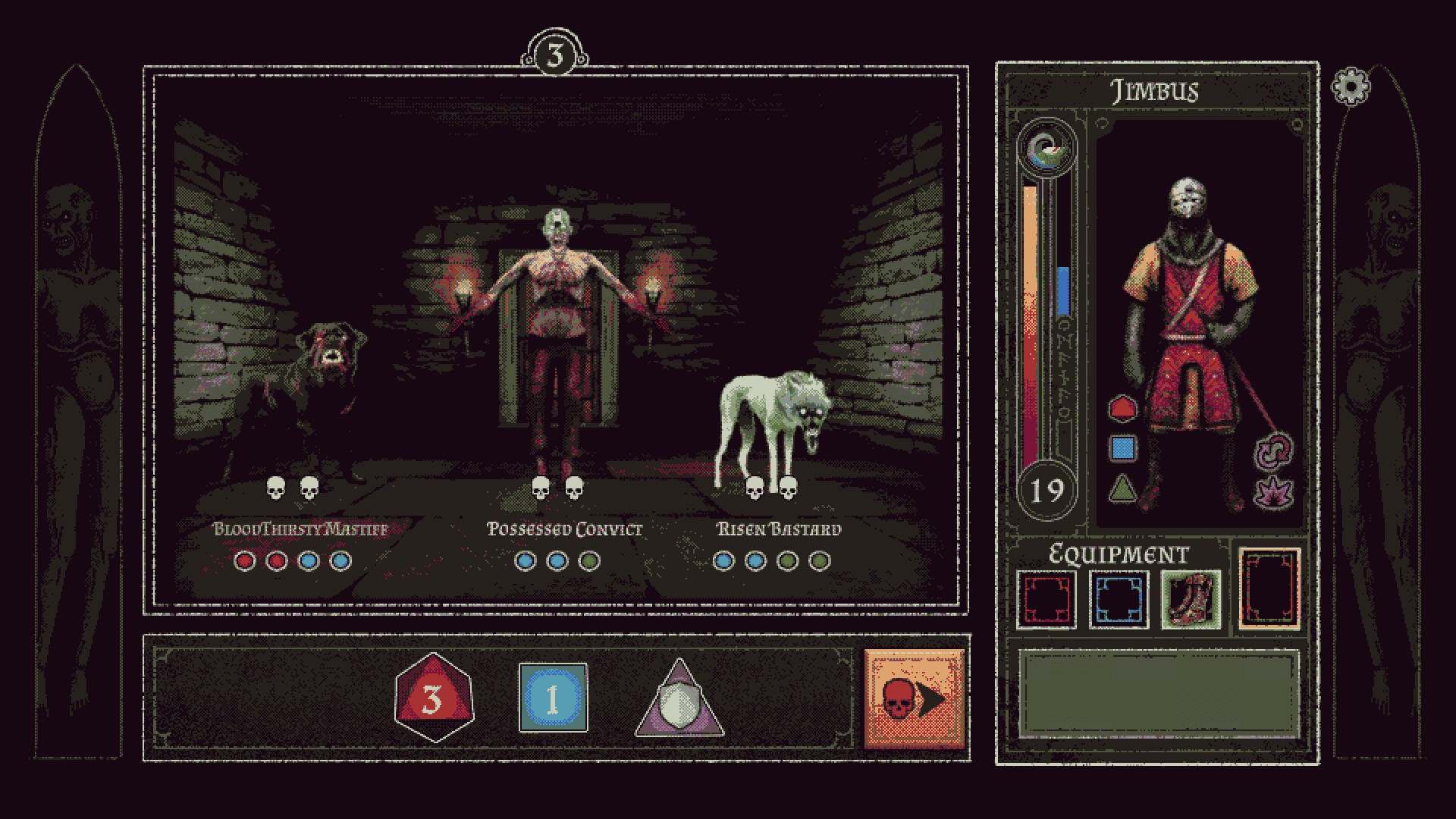Click the swirl orb above health bar

(x=1048, y=149)
